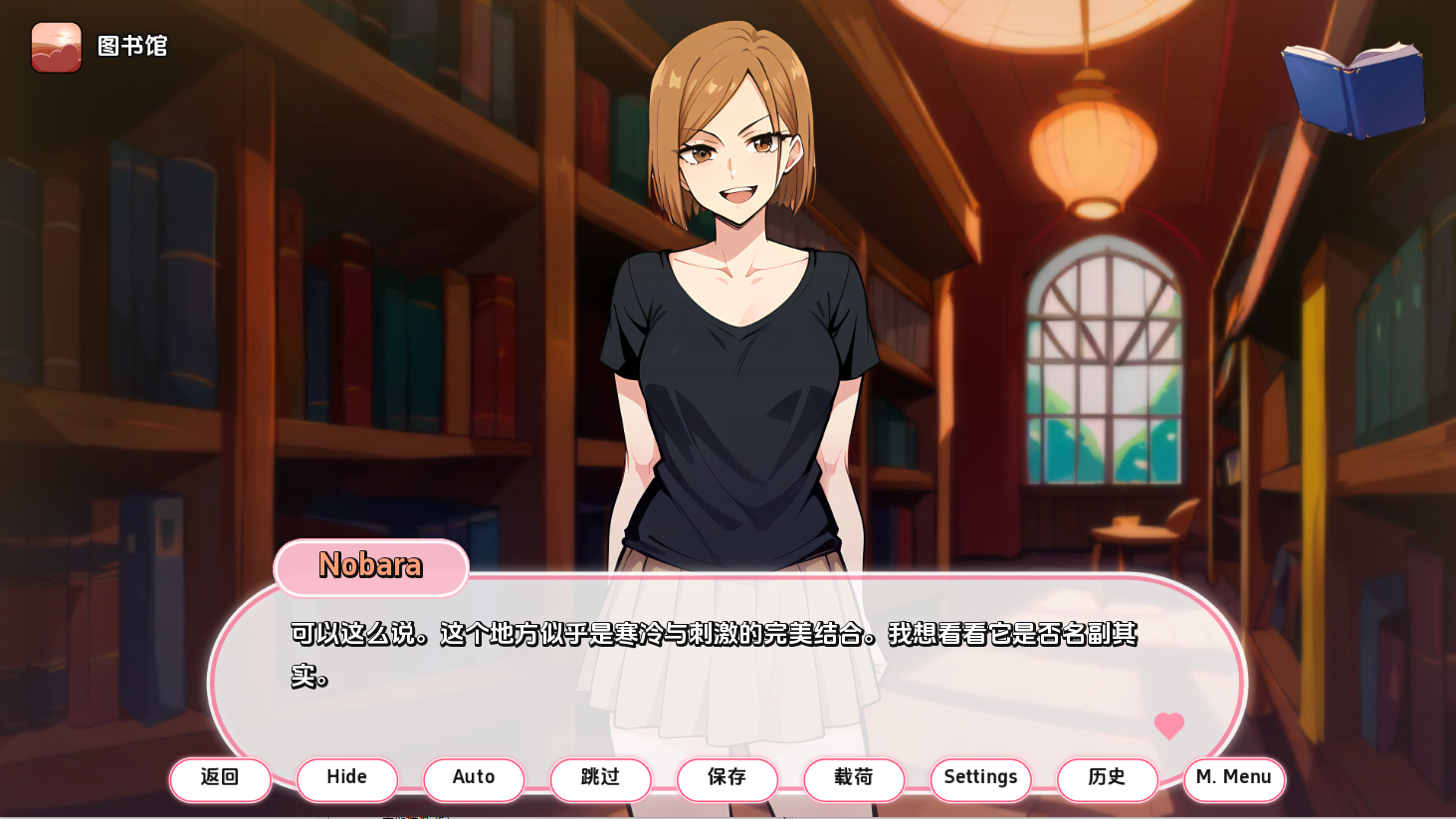Save the game using the 保存 button

[x=728, y=779]
